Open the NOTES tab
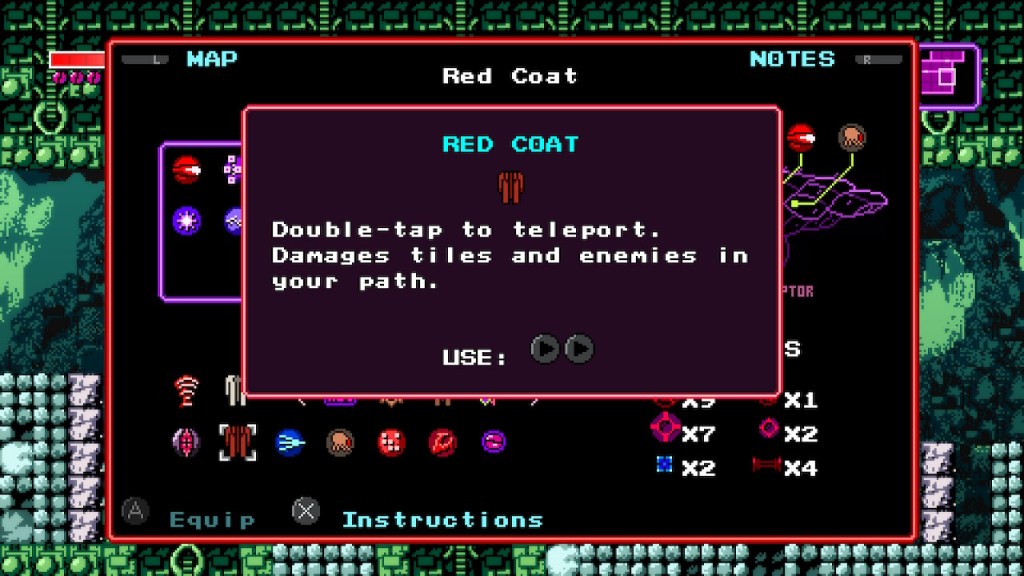 (792, 59)
